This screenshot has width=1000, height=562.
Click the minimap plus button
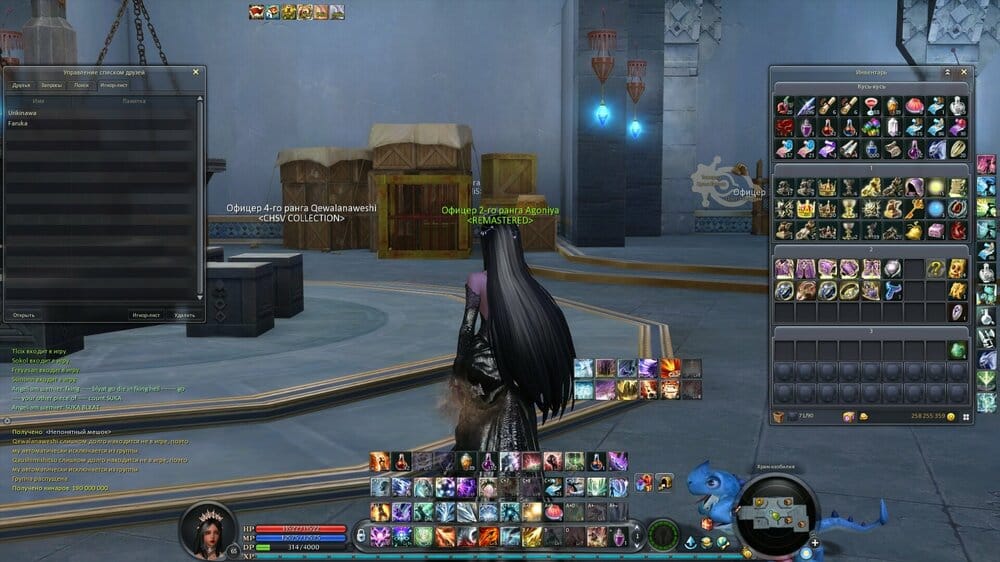click(x=815, y=542)
